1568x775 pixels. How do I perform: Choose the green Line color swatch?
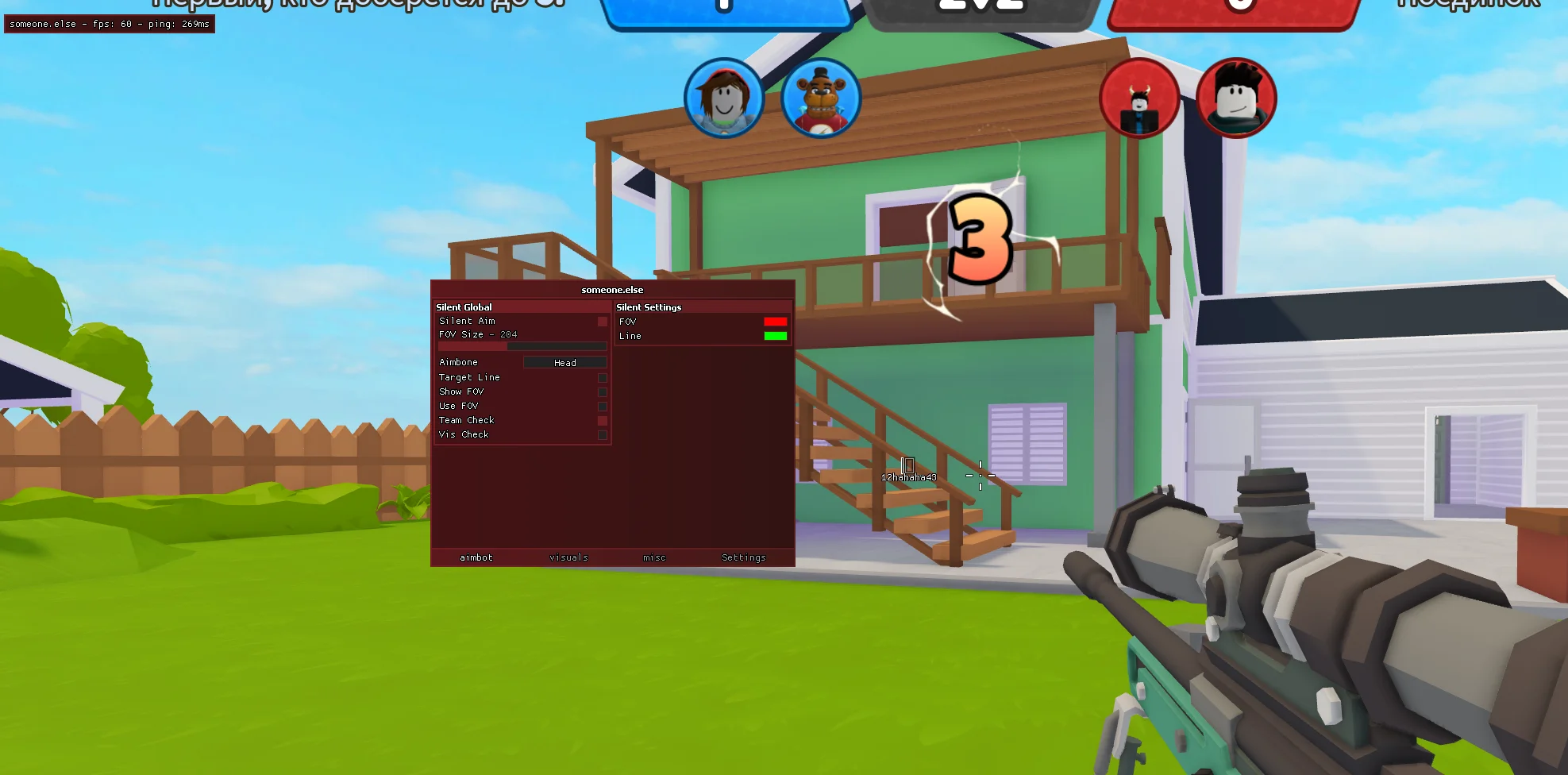point(775,336)
